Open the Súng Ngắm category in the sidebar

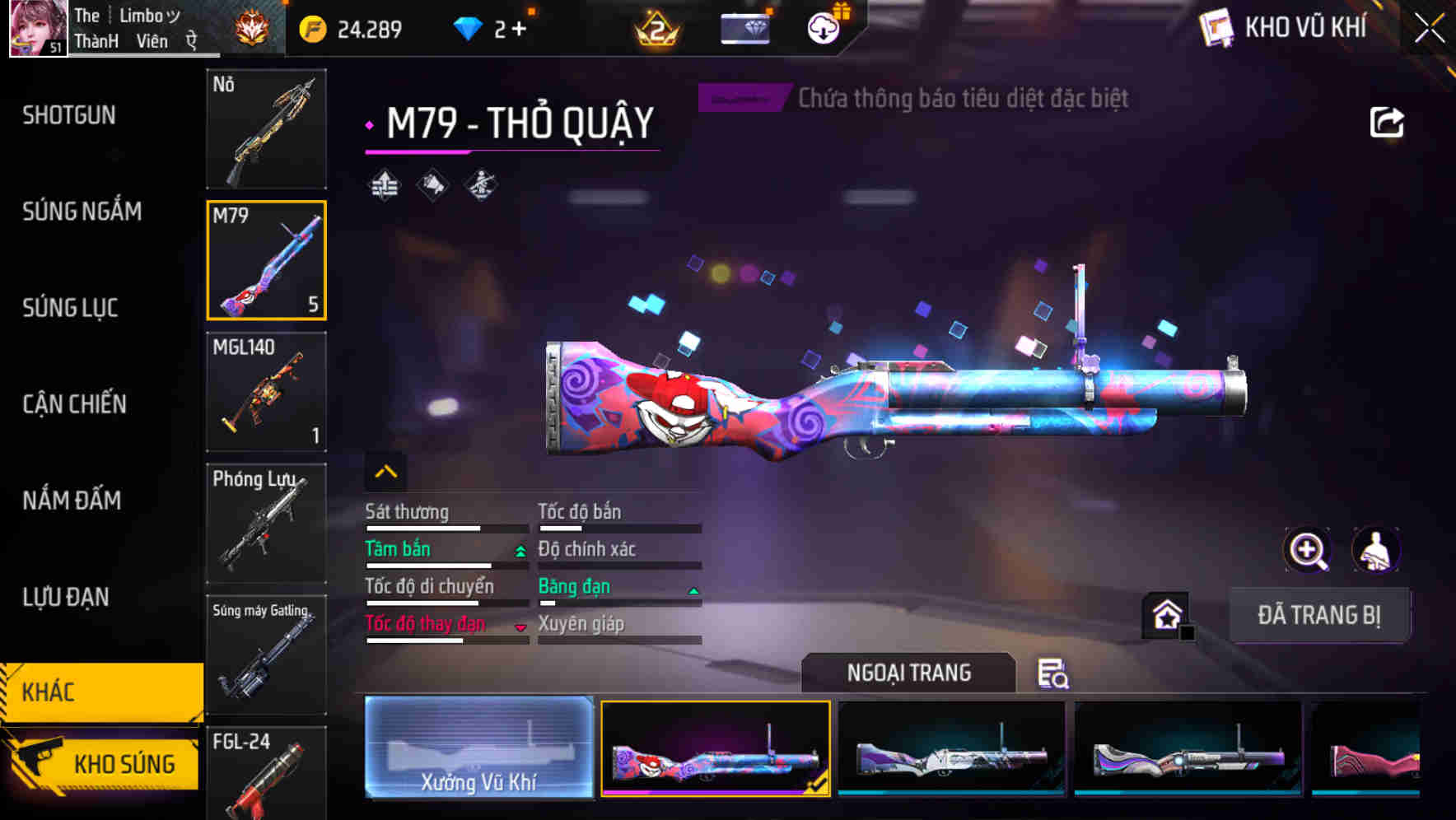tap(82, 212)
